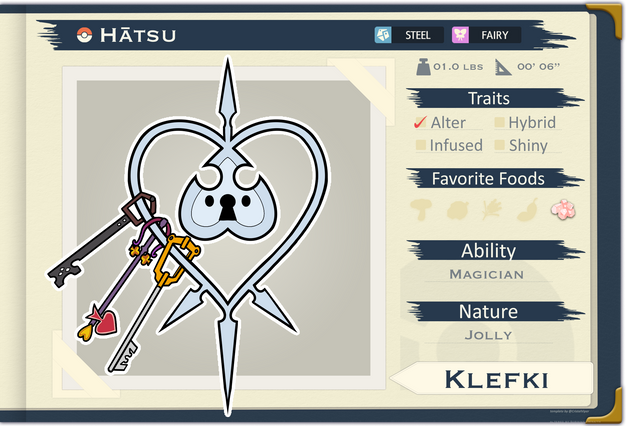Select the Fairy type badge
The image size is (640, 426).
click(484, 35)
